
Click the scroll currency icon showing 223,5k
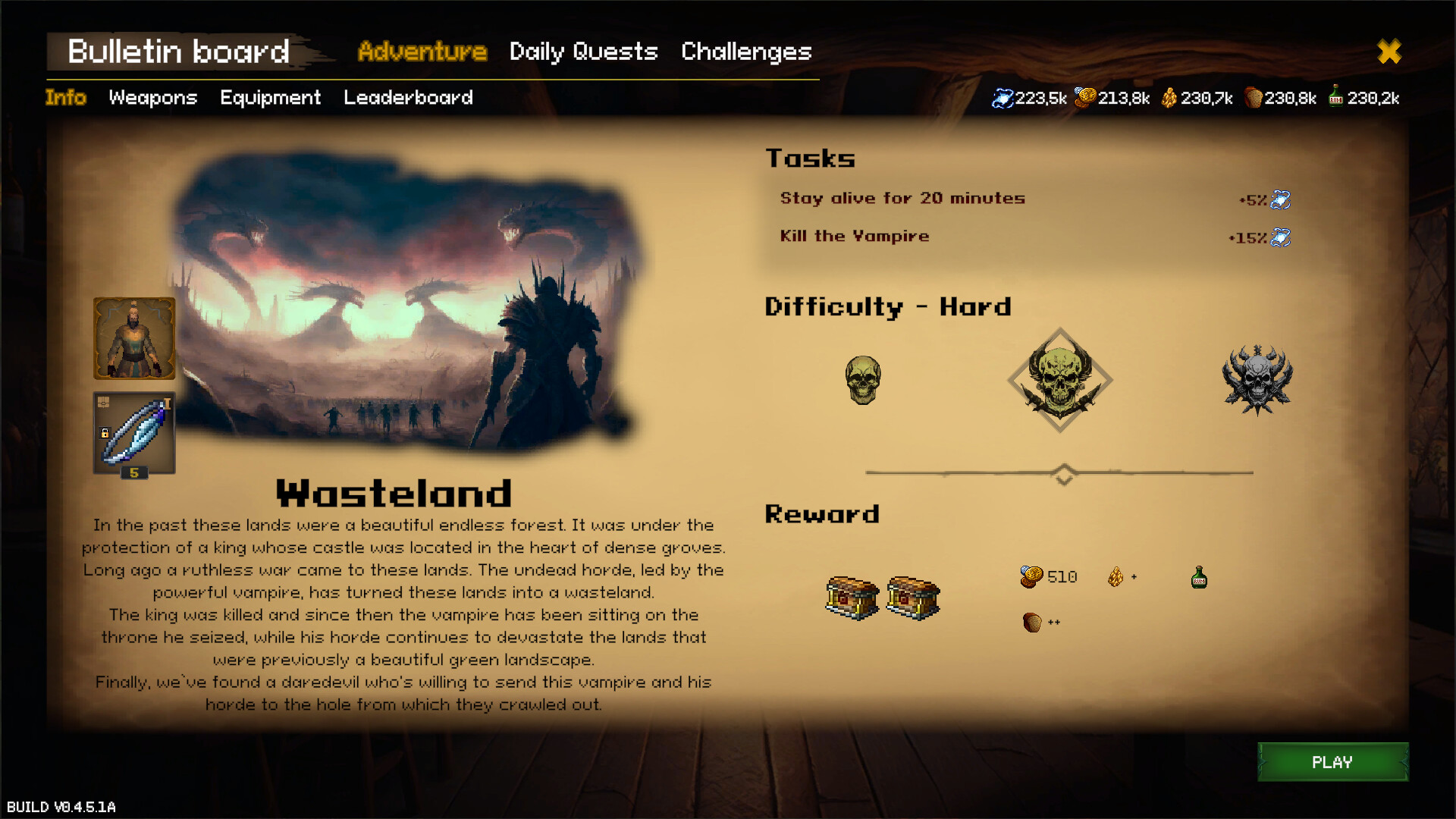click(x=1006, y=97)
